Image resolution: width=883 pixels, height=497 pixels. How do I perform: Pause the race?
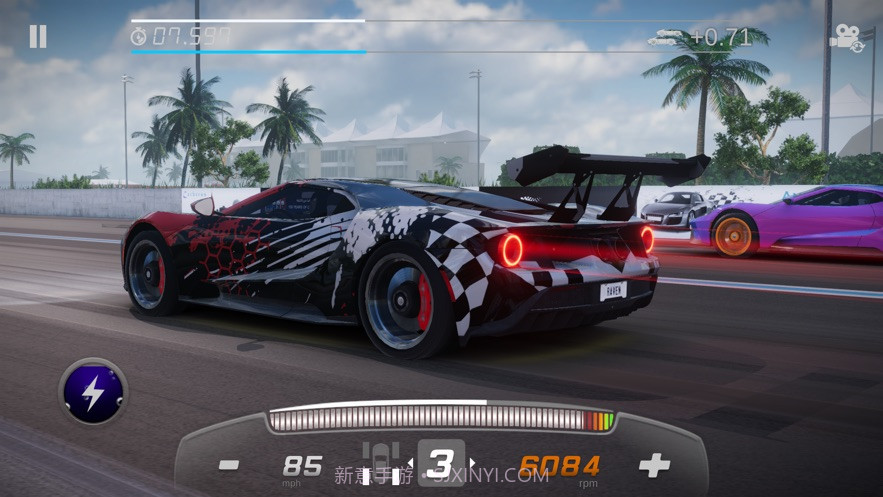[37, 37]
